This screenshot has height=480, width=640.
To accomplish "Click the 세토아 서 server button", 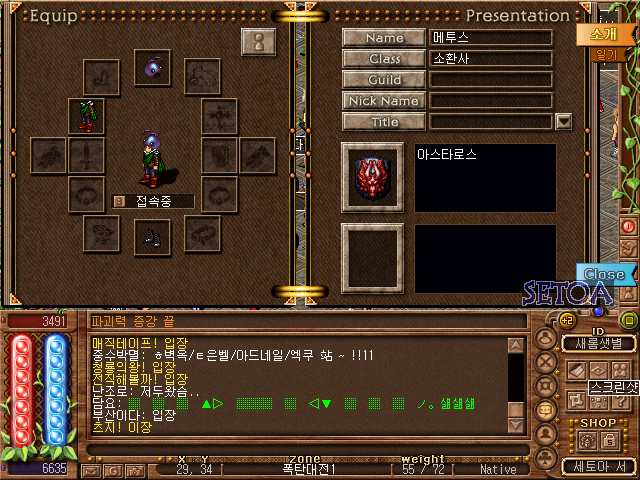I will (x=598, y=466).
